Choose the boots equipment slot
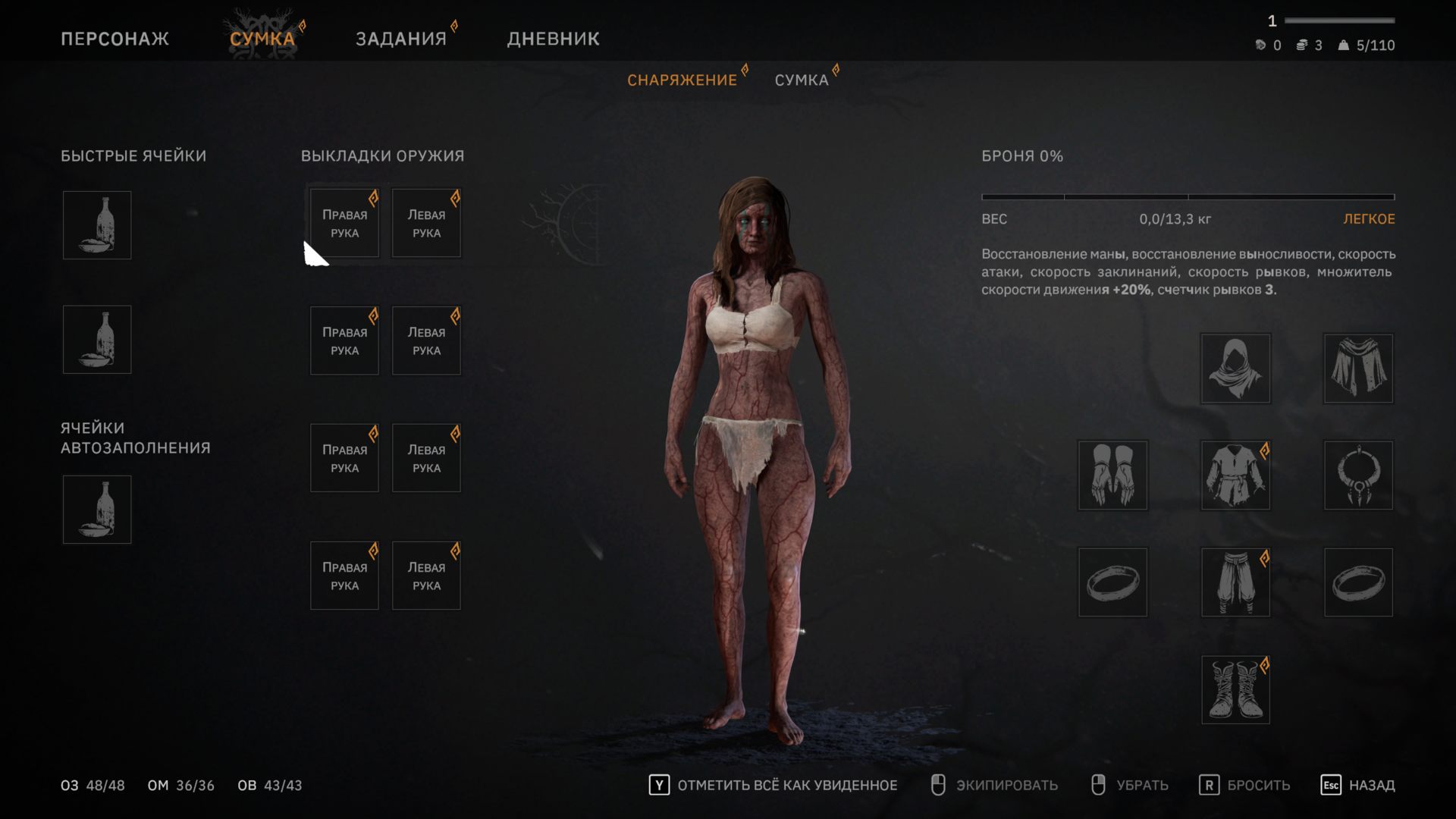 [x=1235, y=690]
